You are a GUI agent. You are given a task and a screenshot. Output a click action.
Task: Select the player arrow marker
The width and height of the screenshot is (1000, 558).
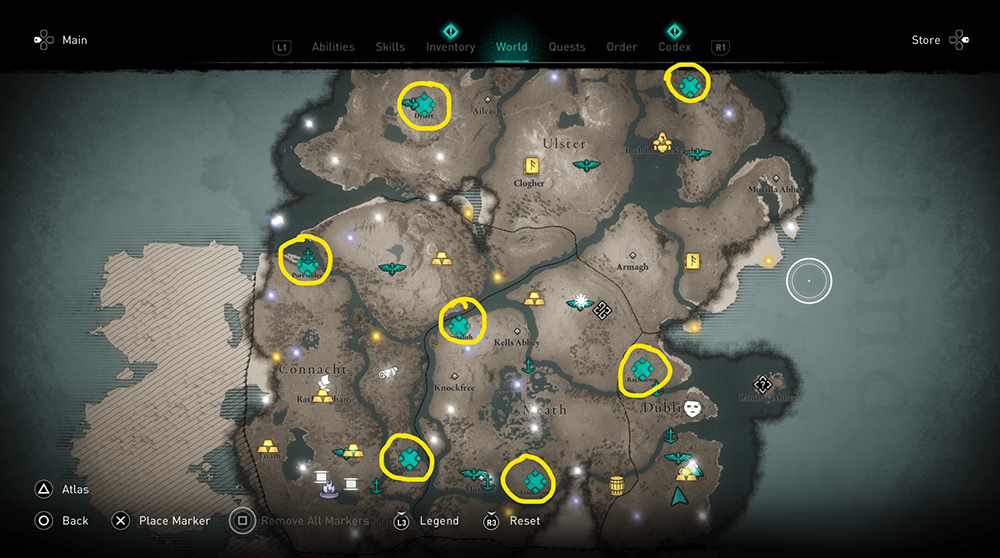click(x=680, y=496)
